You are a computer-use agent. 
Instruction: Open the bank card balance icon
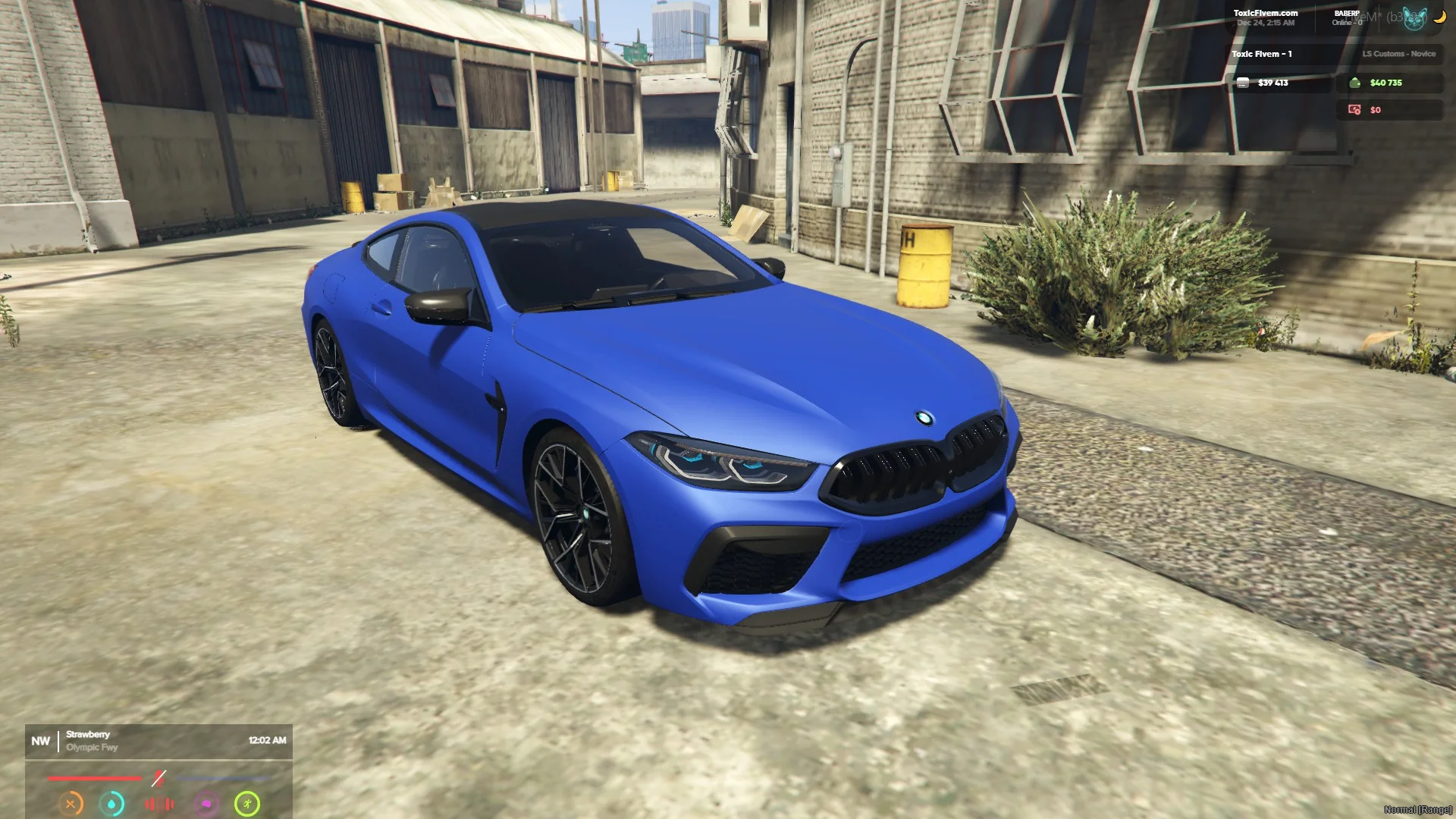point(1243,83)
